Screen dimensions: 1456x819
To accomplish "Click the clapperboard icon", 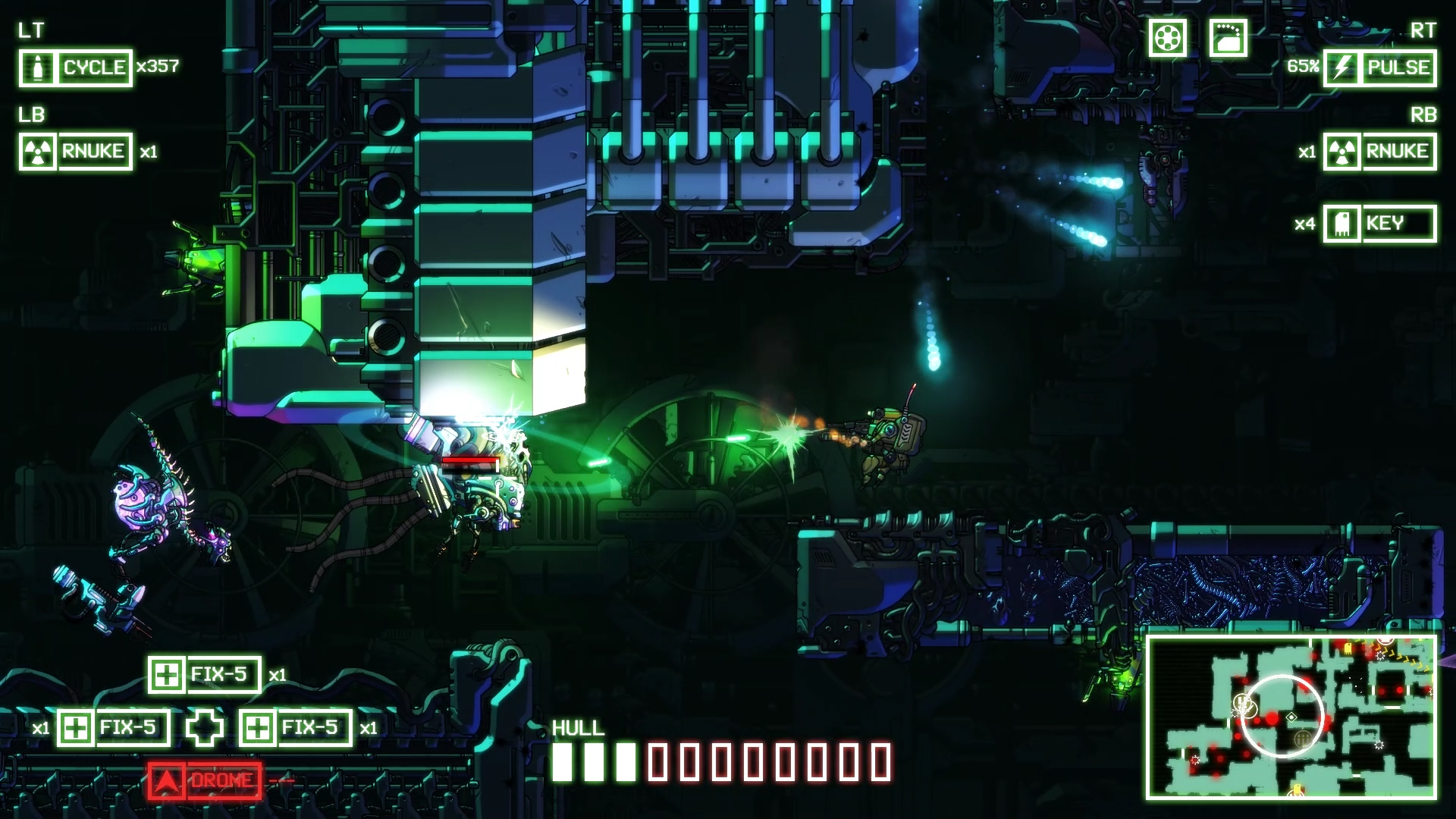I will click(x=1228, y=37).
